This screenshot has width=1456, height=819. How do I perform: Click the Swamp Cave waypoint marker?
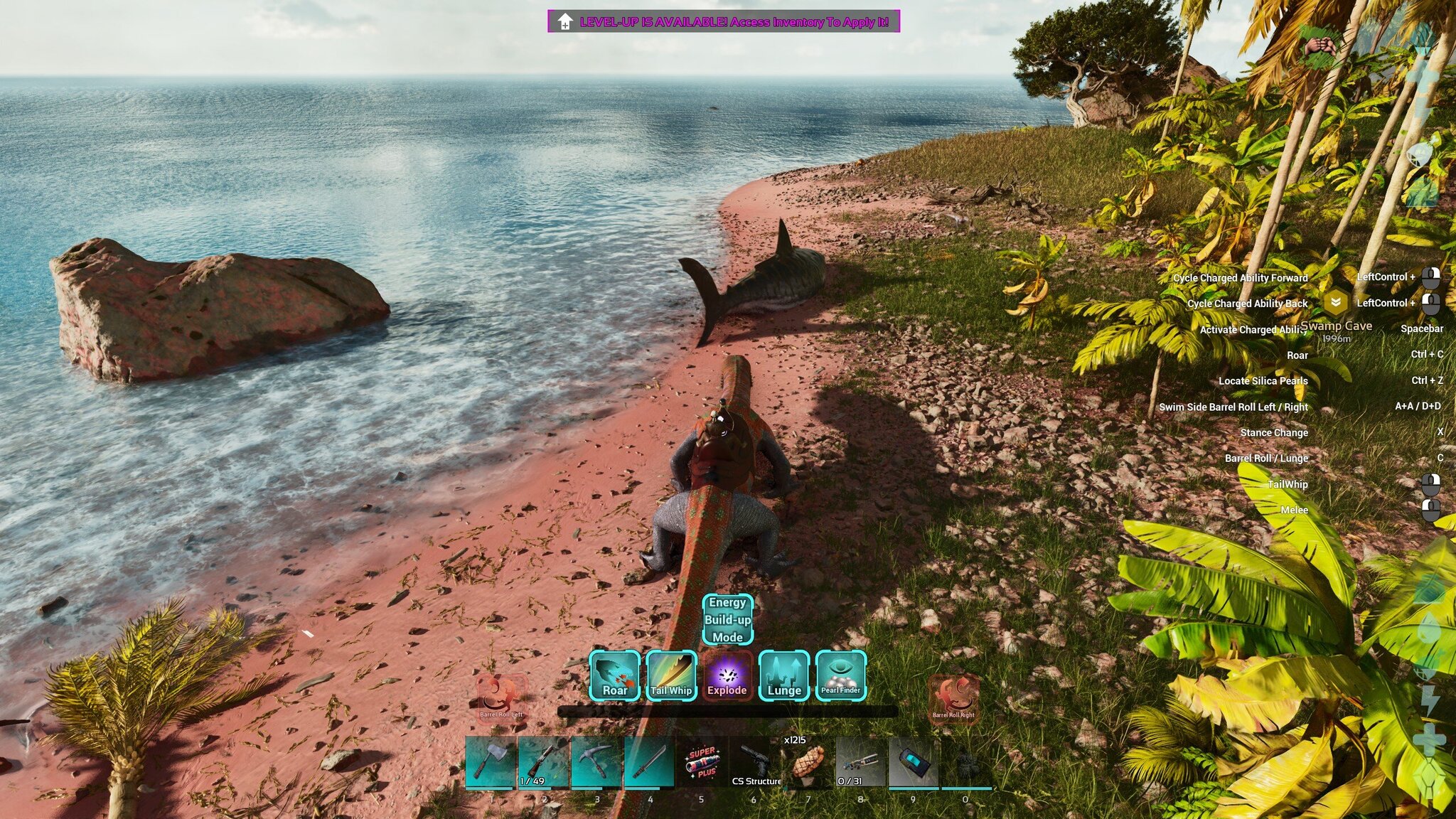[1336, 303]
